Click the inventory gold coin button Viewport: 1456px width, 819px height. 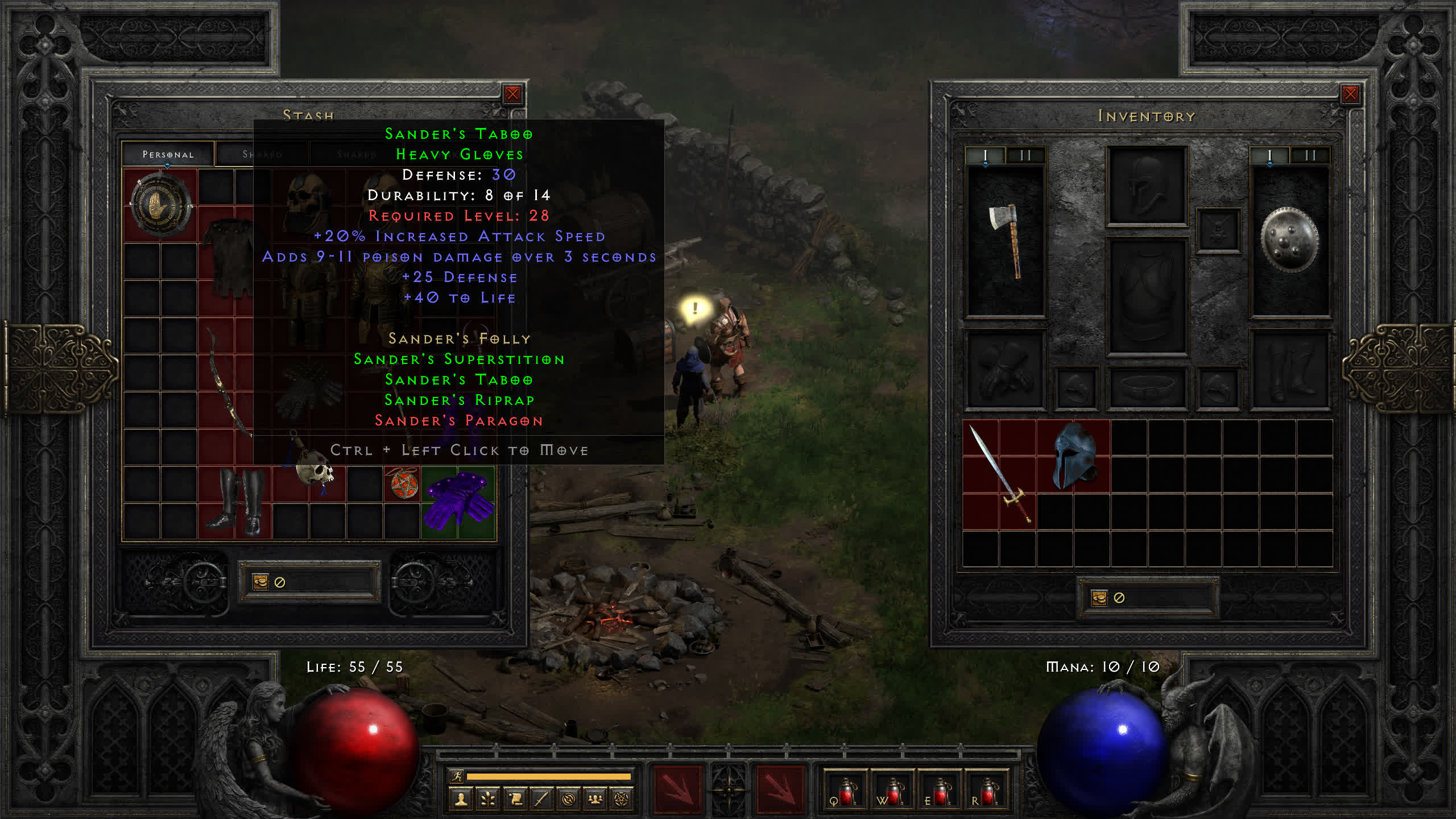(1099, 598)
